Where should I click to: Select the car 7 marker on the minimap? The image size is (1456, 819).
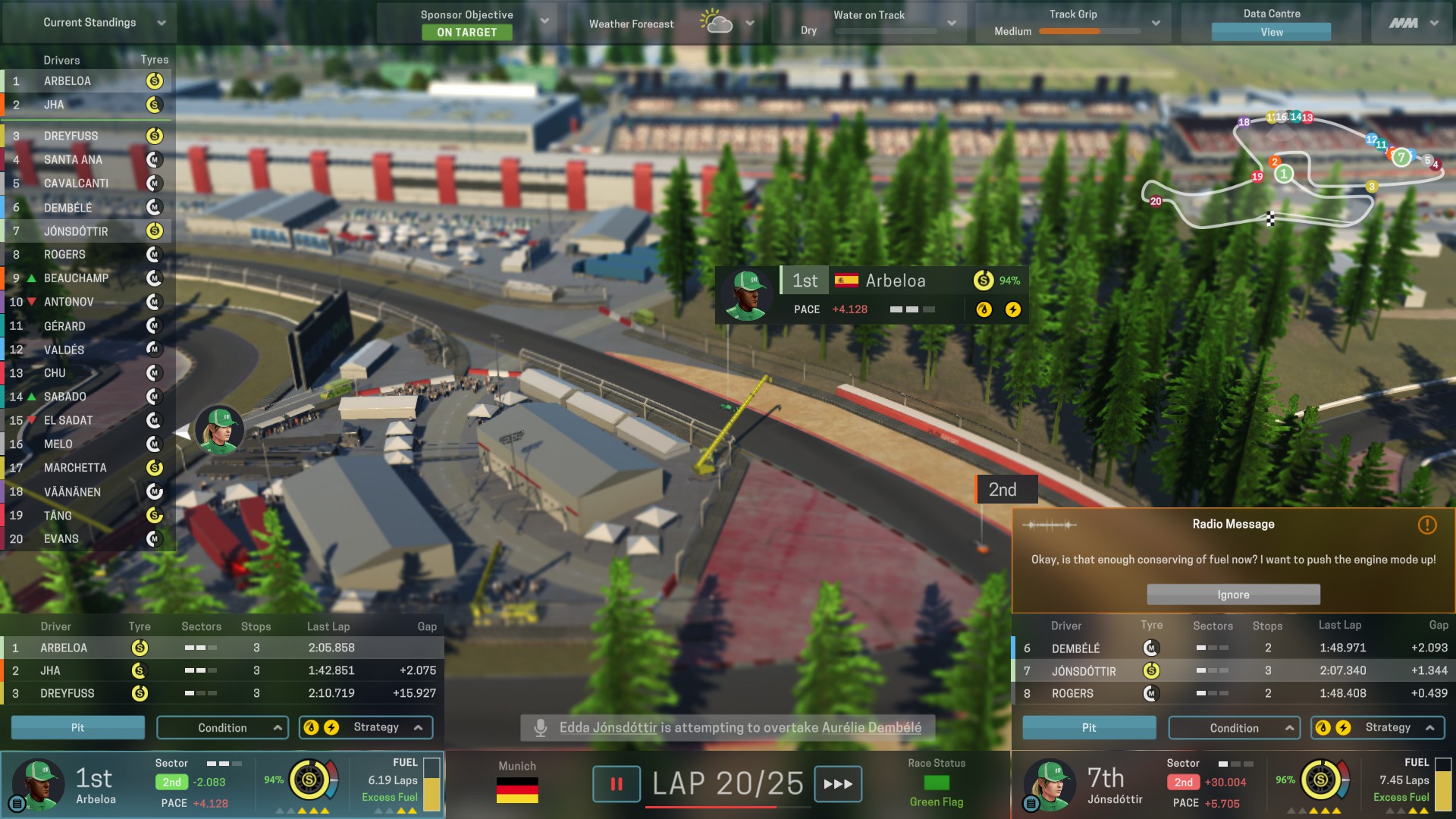coord(1401,157)
